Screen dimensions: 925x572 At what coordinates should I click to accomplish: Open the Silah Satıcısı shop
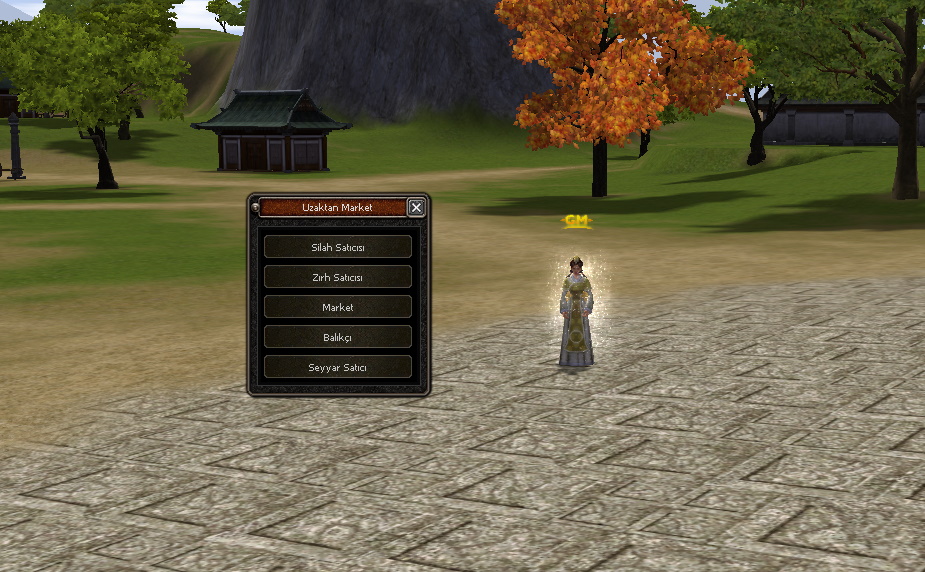[x=338, y=247]
